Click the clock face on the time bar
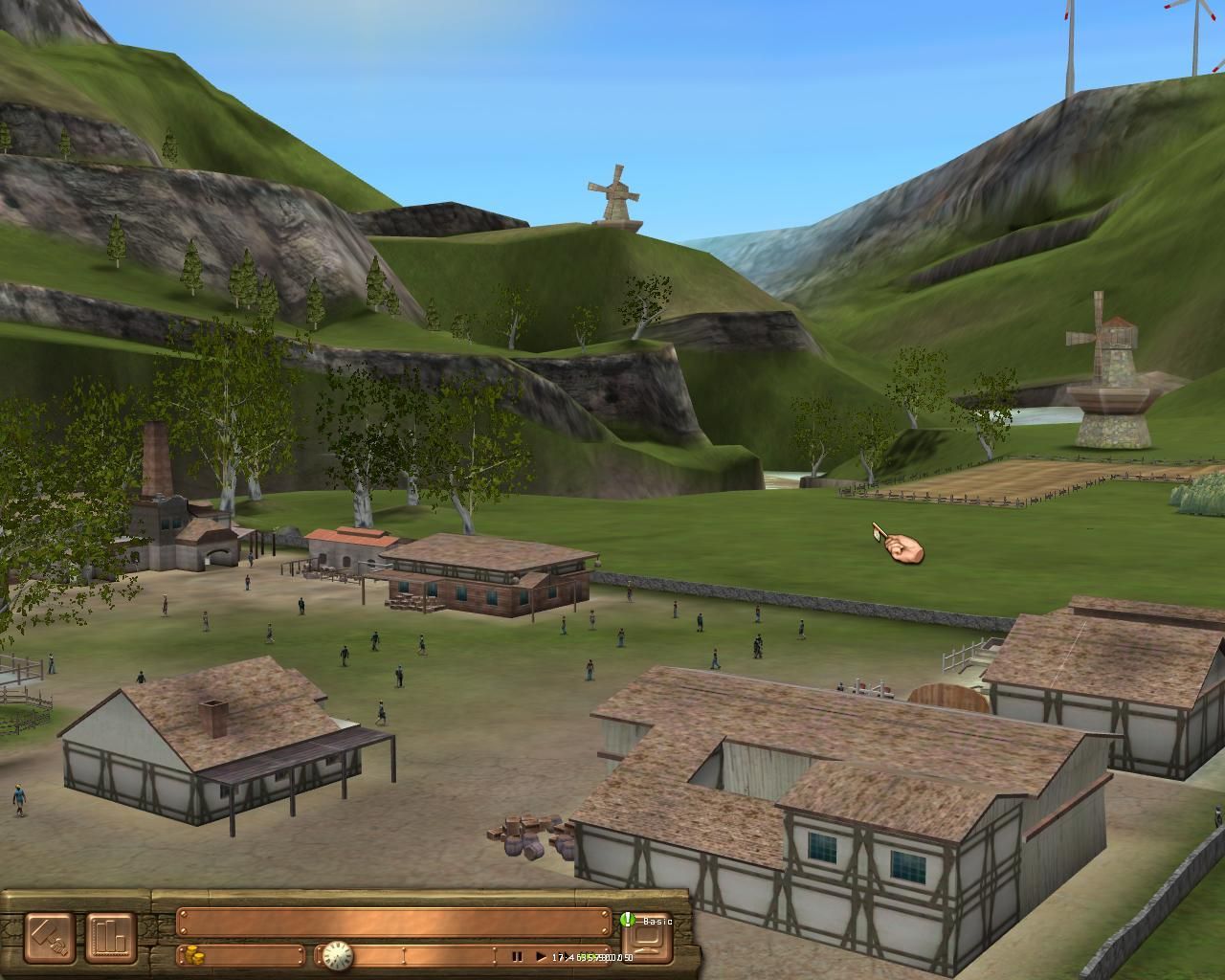Viewport: 1225px width, 980px height. click(x=337, y=955)
